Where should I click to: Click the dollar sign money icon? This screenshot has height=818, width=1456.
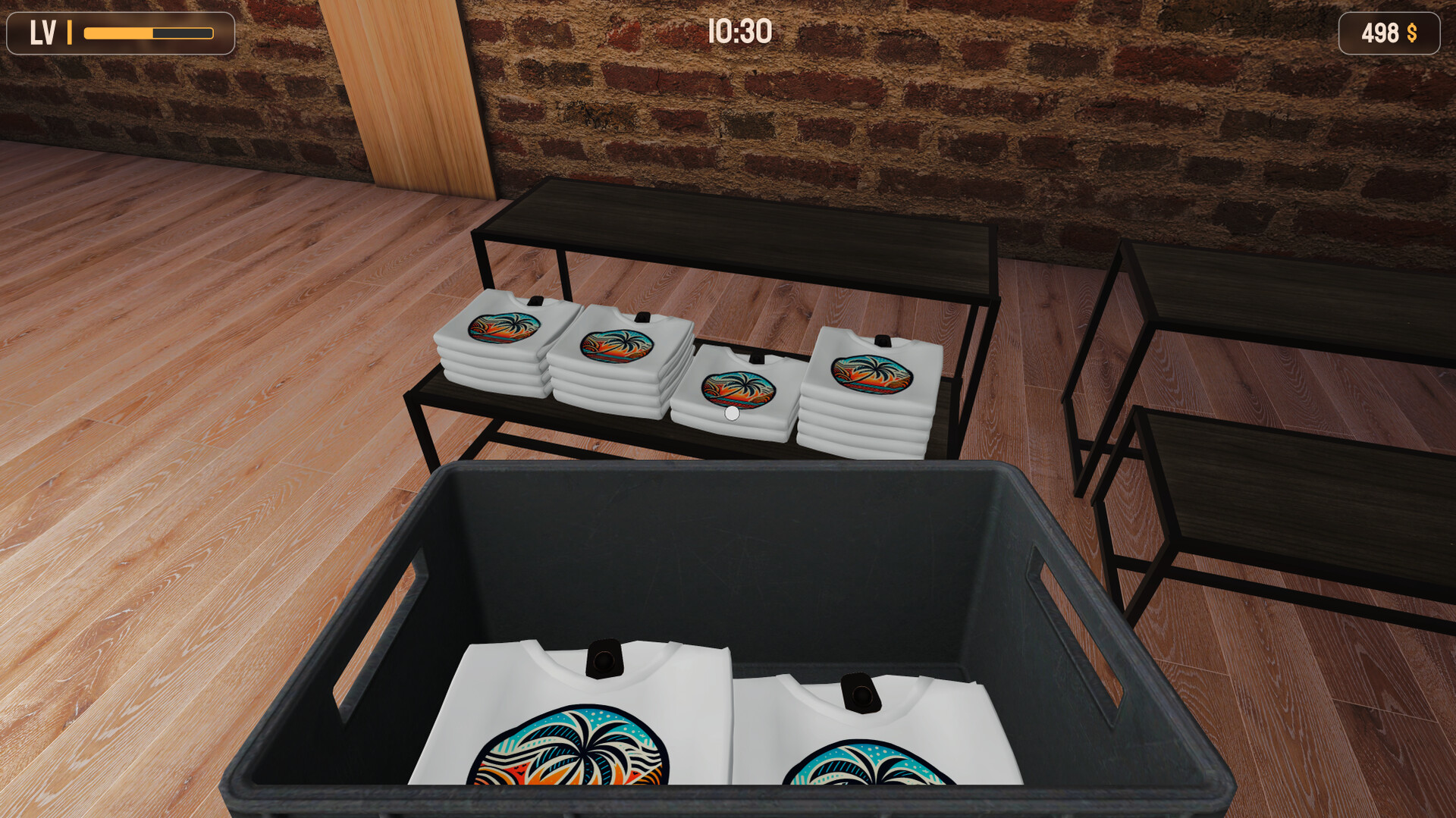(1412, 33)
